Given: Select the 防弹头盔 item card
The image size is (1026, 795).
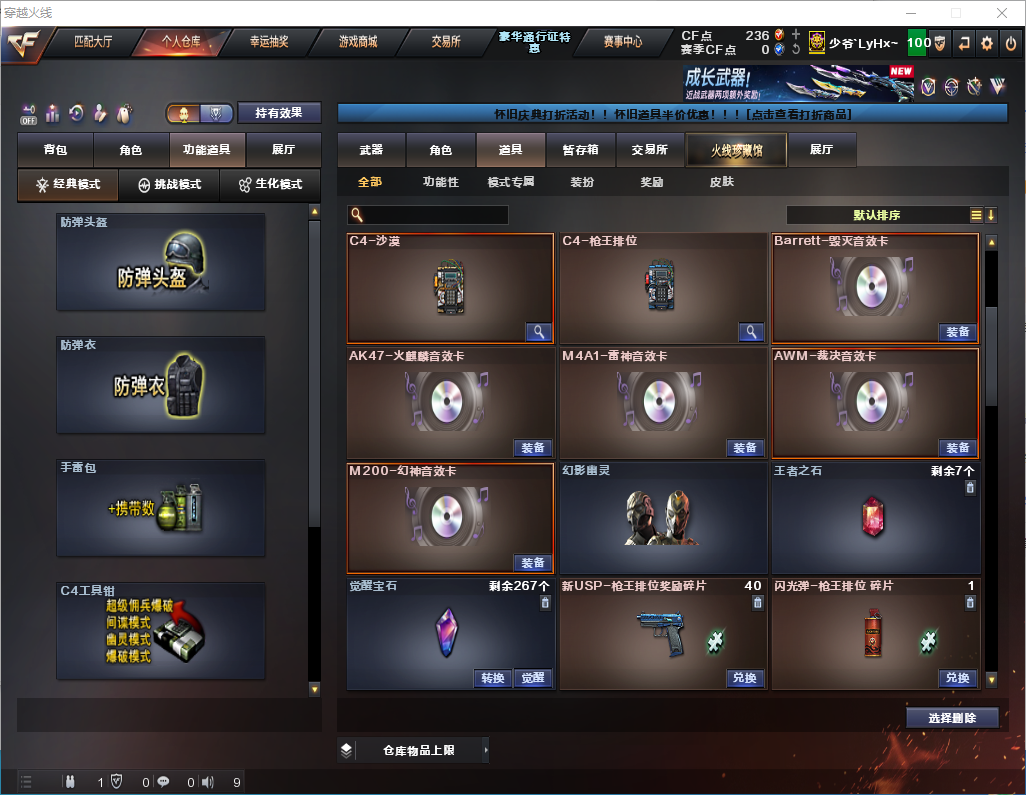Looking at the screenshot, I should [x=161, y=262].
